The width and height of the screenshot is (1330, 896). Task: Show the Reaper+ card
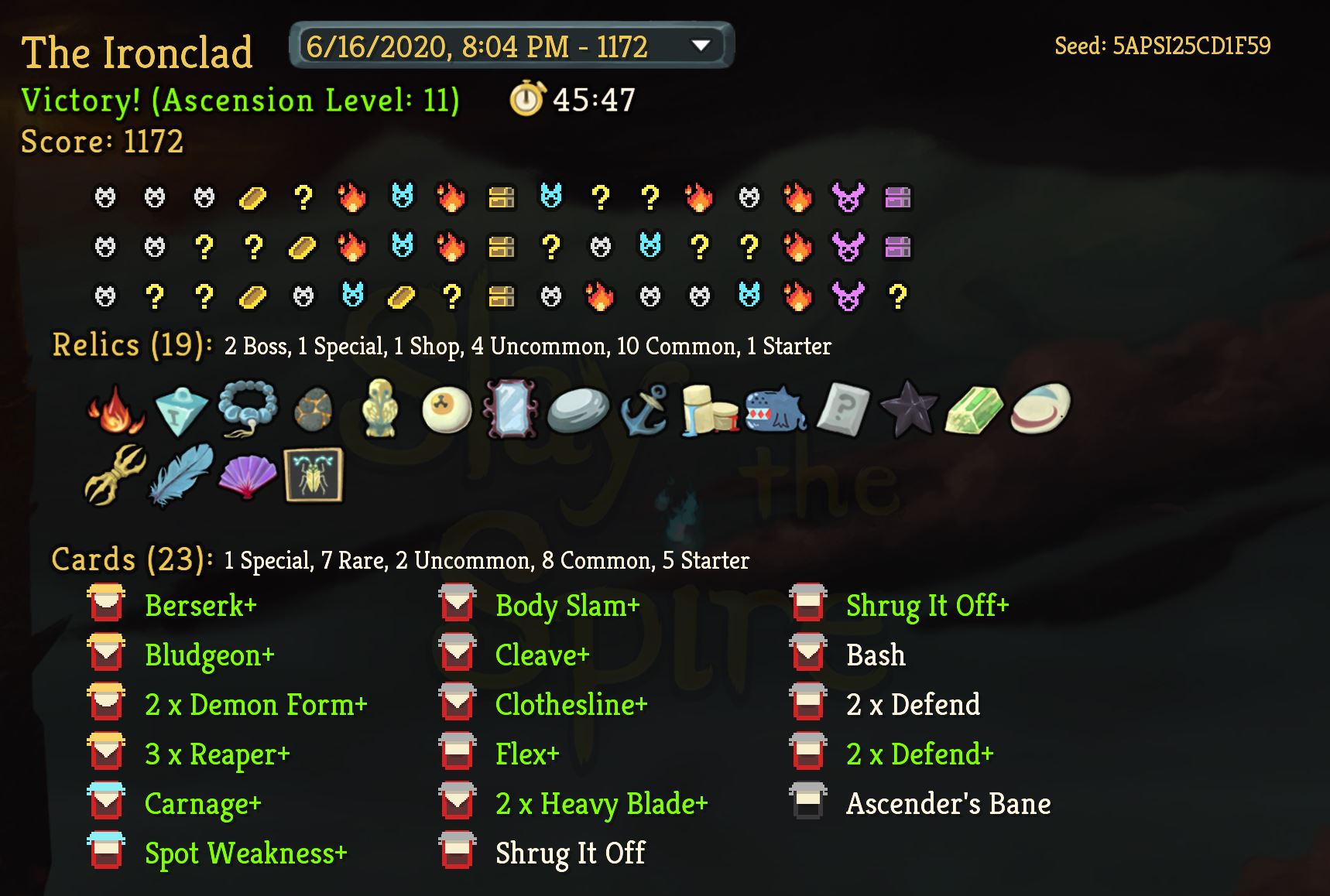217,754
